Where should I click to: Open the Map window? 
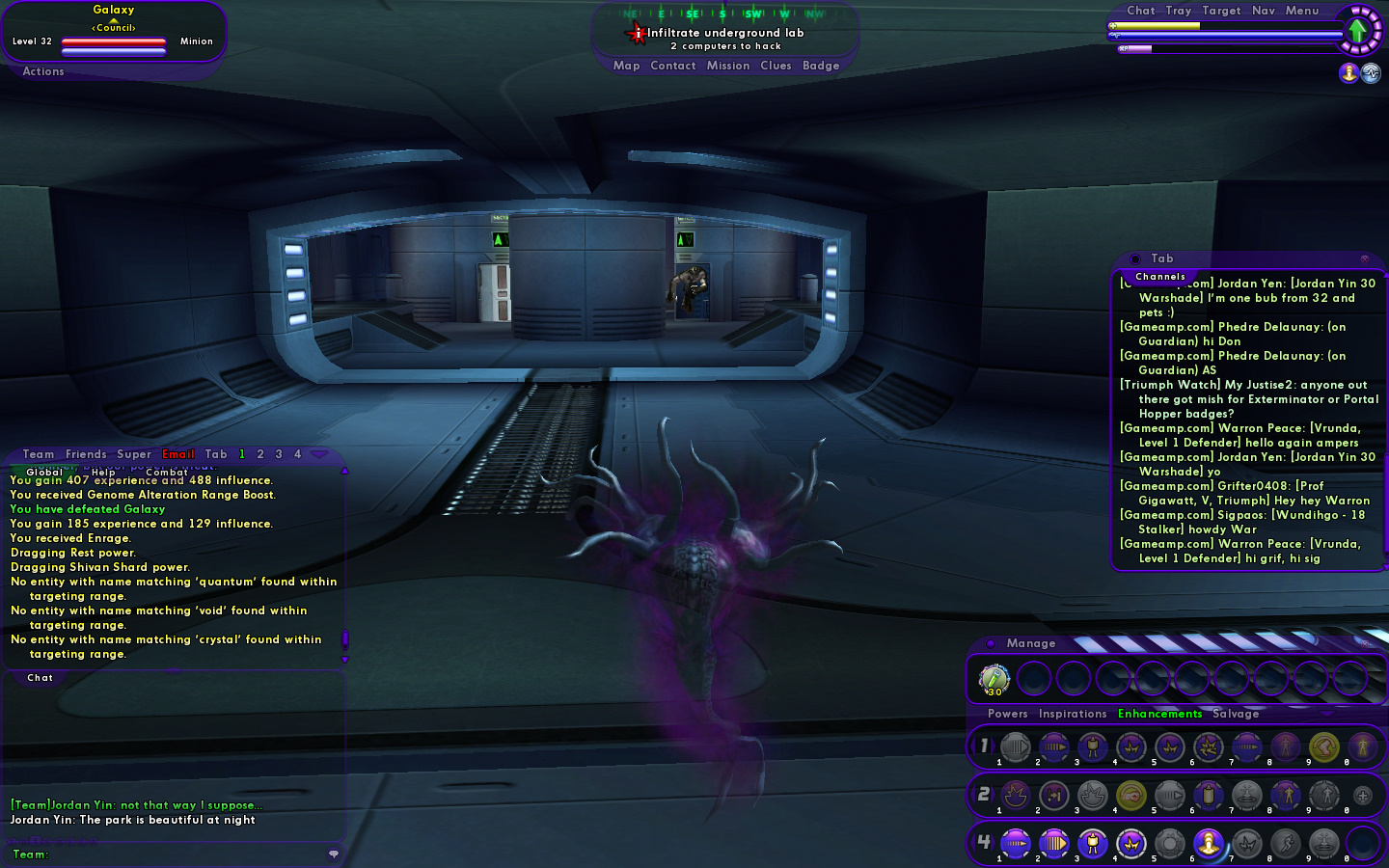(626, 66)
